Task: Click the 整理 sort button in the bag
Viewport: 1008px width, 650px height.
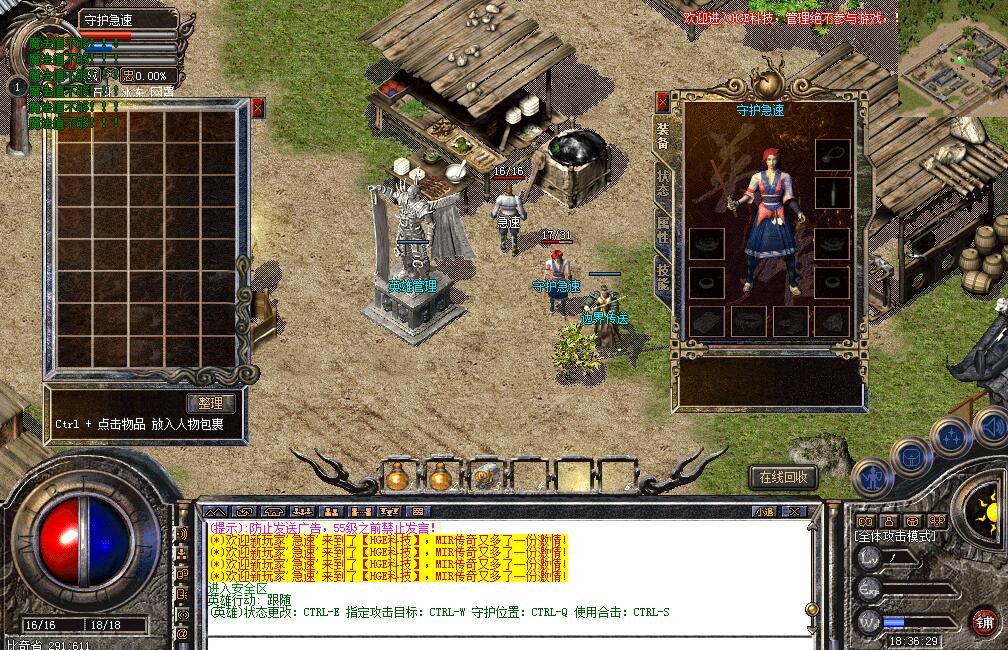Action: (211, 403)
